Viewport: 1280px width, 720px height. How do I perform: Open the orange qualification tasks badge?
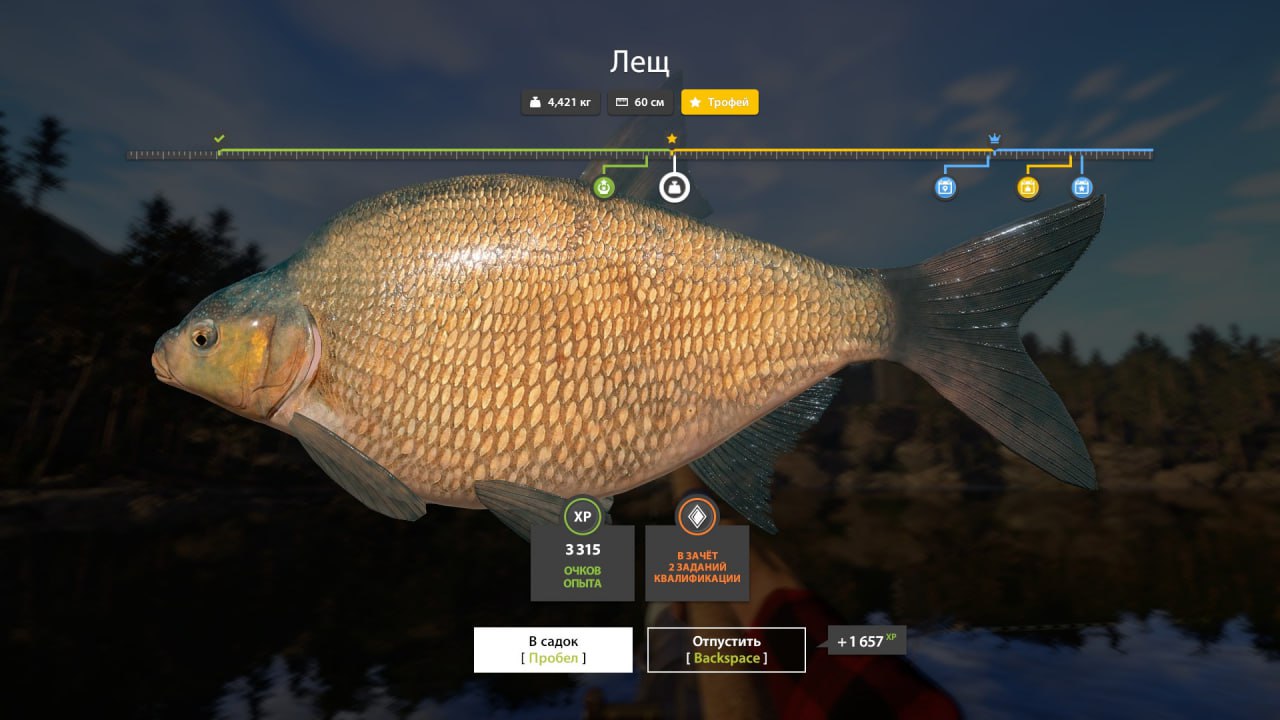(697, 517)
